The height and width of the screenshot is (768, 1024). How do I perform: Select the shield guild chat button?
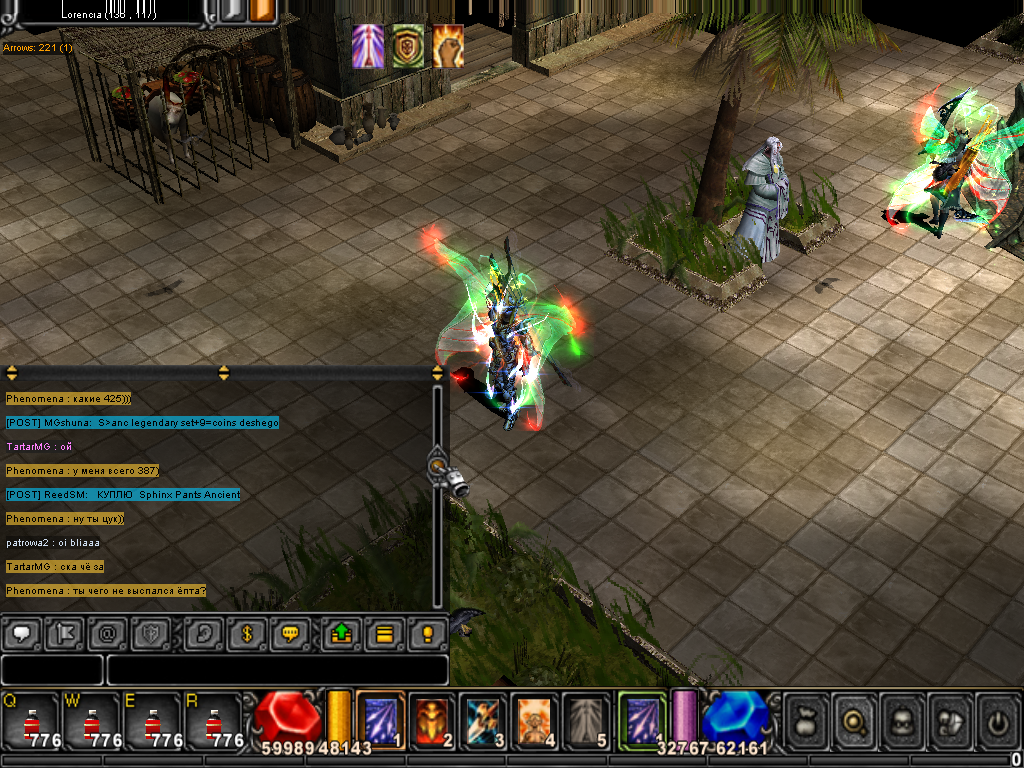(152, 633)
